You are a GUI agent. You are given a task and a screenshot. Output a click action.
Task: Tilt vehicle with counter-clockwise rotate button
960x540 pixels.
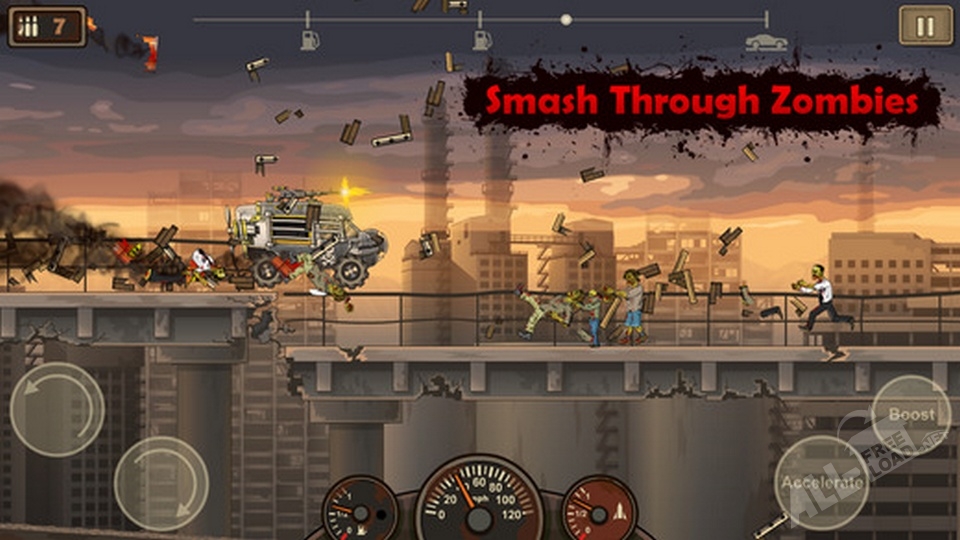57,409
